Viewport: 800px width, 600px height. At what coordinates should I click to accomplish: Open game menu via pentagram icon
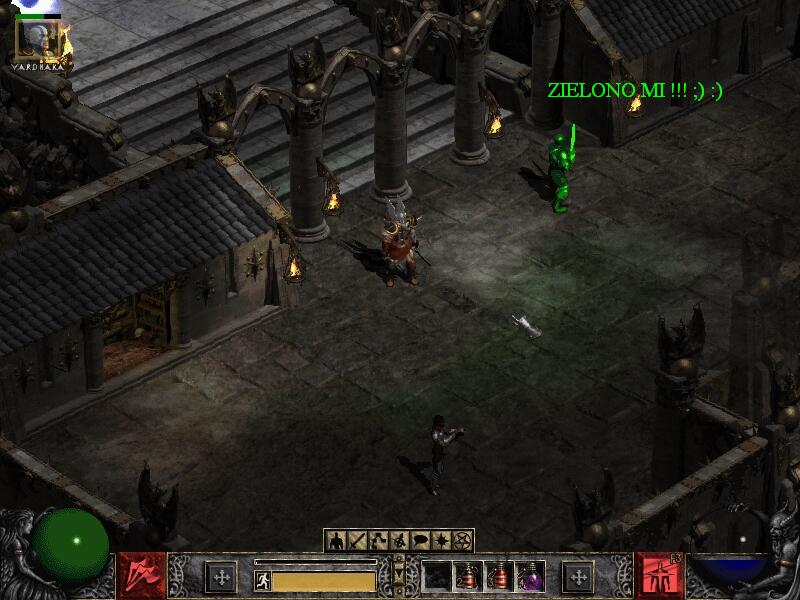(462, 541)
